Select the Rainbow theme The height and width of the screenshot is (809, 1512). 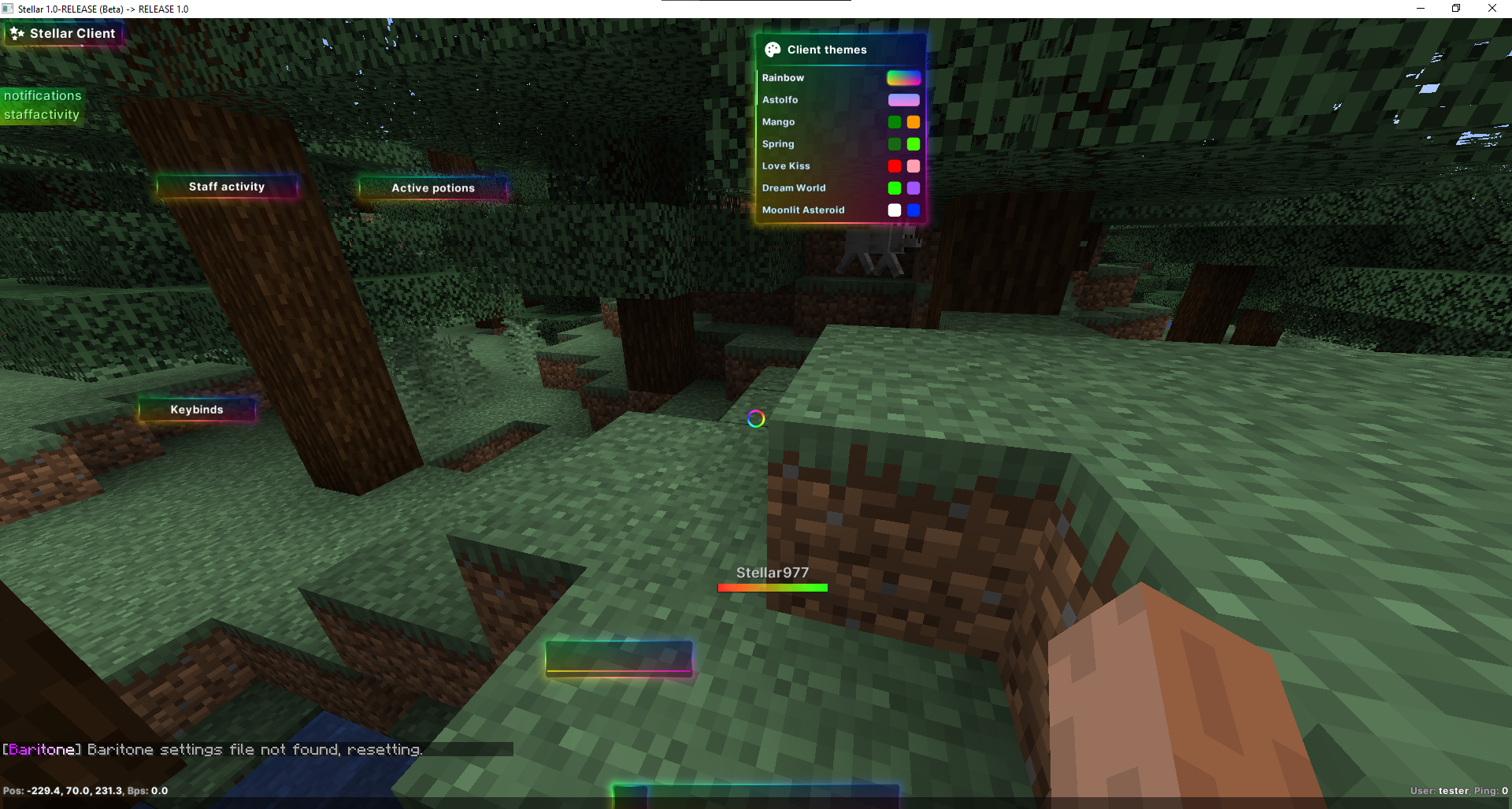click(x=784, y=78)
